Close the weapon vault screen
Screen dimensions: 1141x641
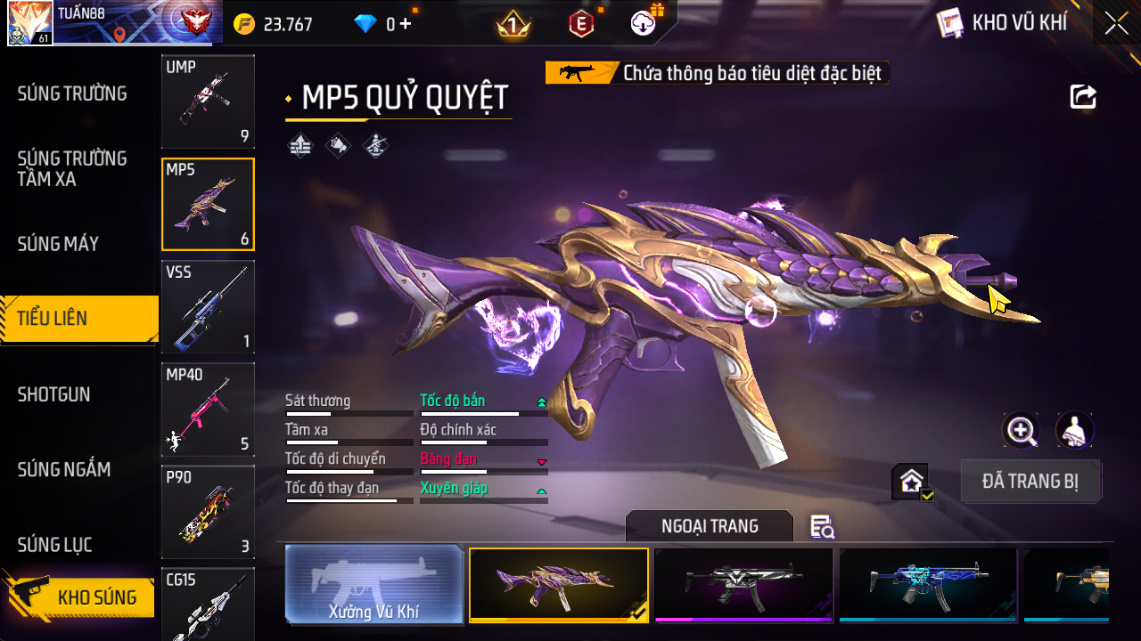pyautogui.click(x=1116, y=24)
